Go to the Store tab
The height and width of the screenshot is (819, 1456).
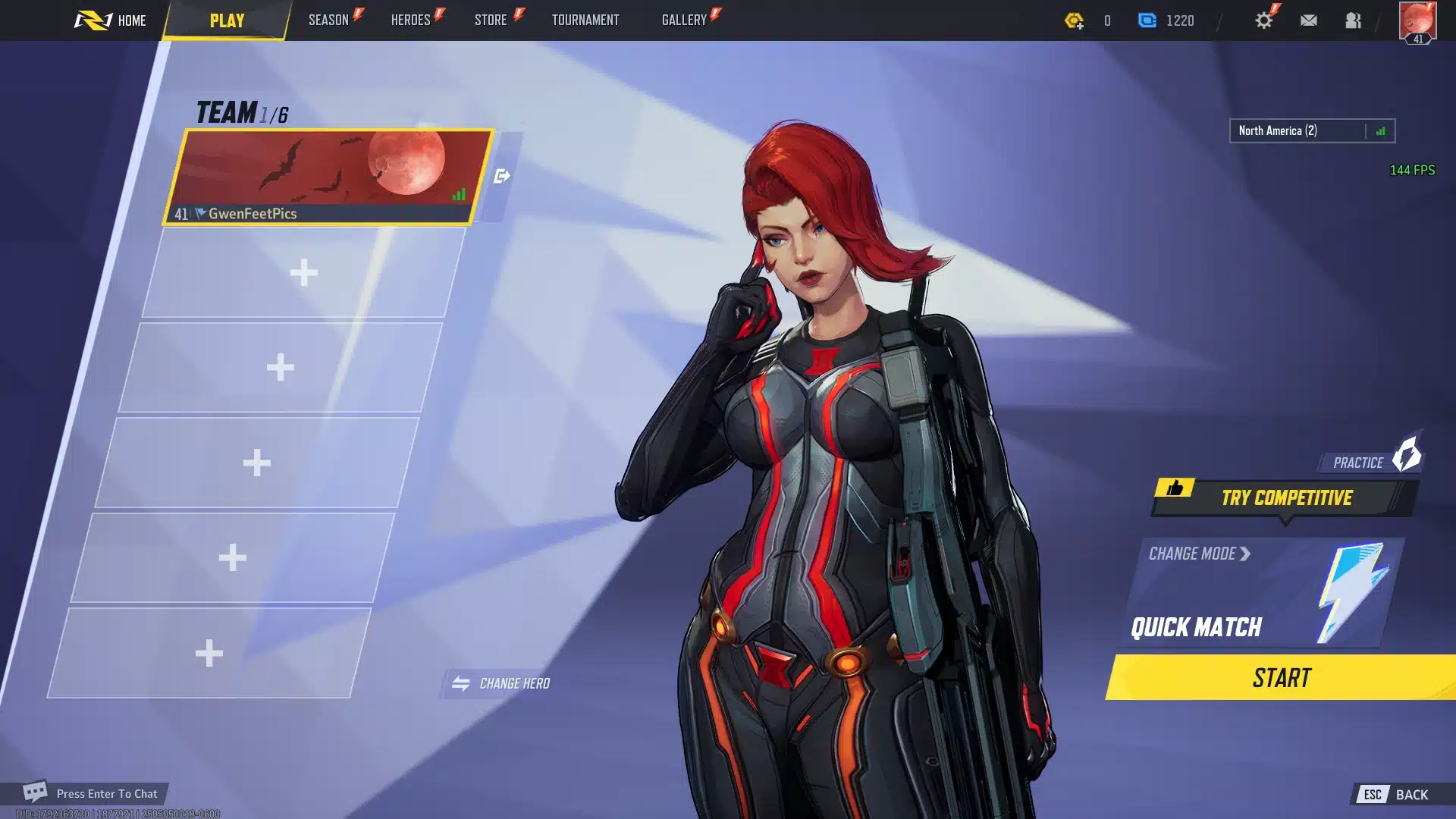[491, 20]
